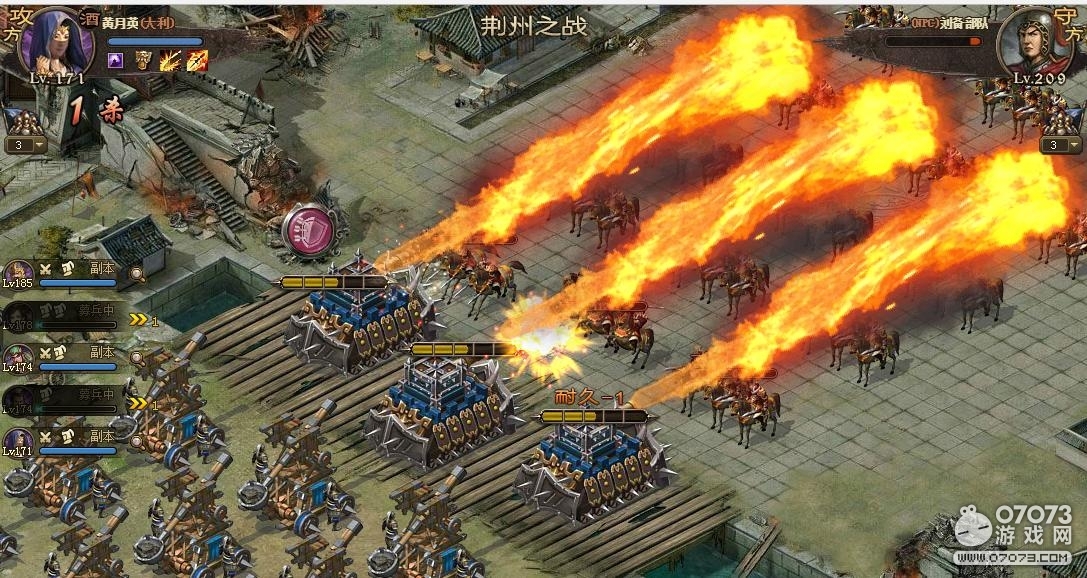Open the 07073 game site watermark link

click(x=1012, y=532)
